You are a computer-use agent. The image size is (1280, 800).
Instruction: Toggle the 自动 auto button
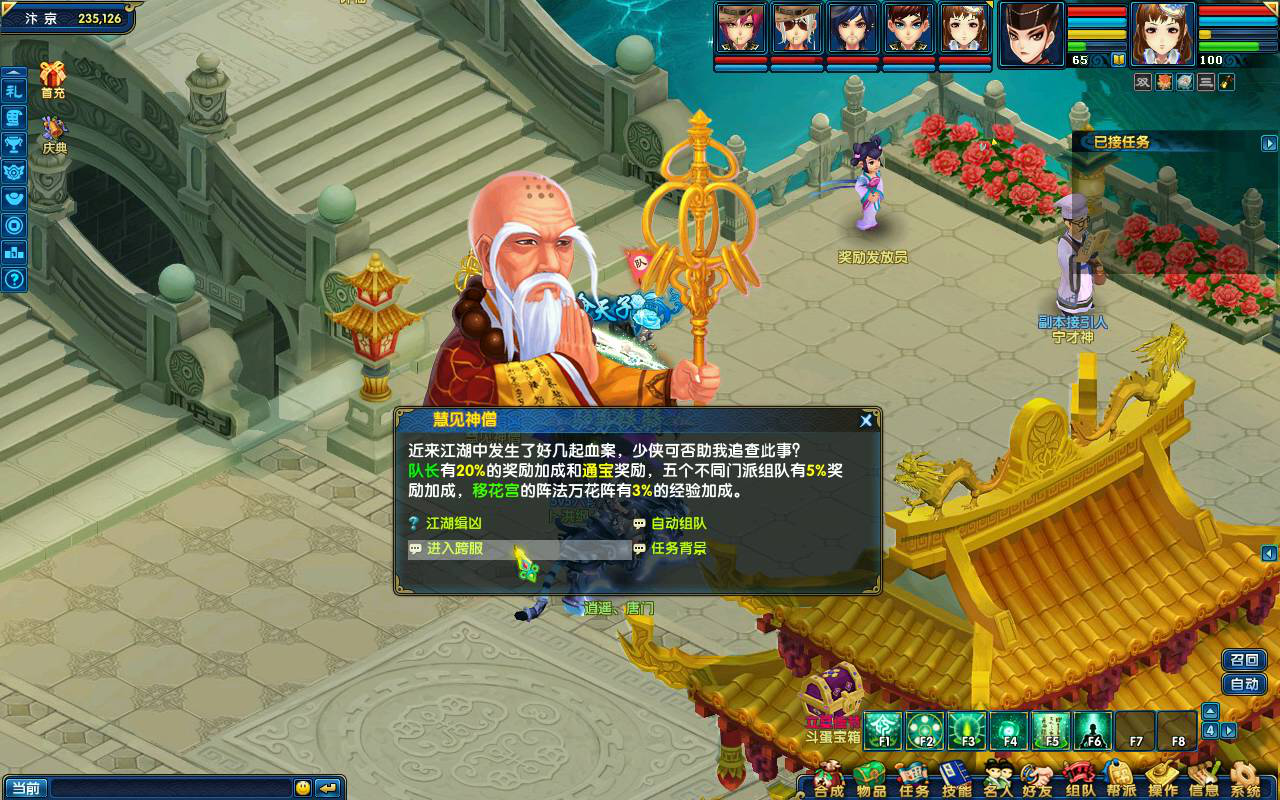click(1244, 685)
